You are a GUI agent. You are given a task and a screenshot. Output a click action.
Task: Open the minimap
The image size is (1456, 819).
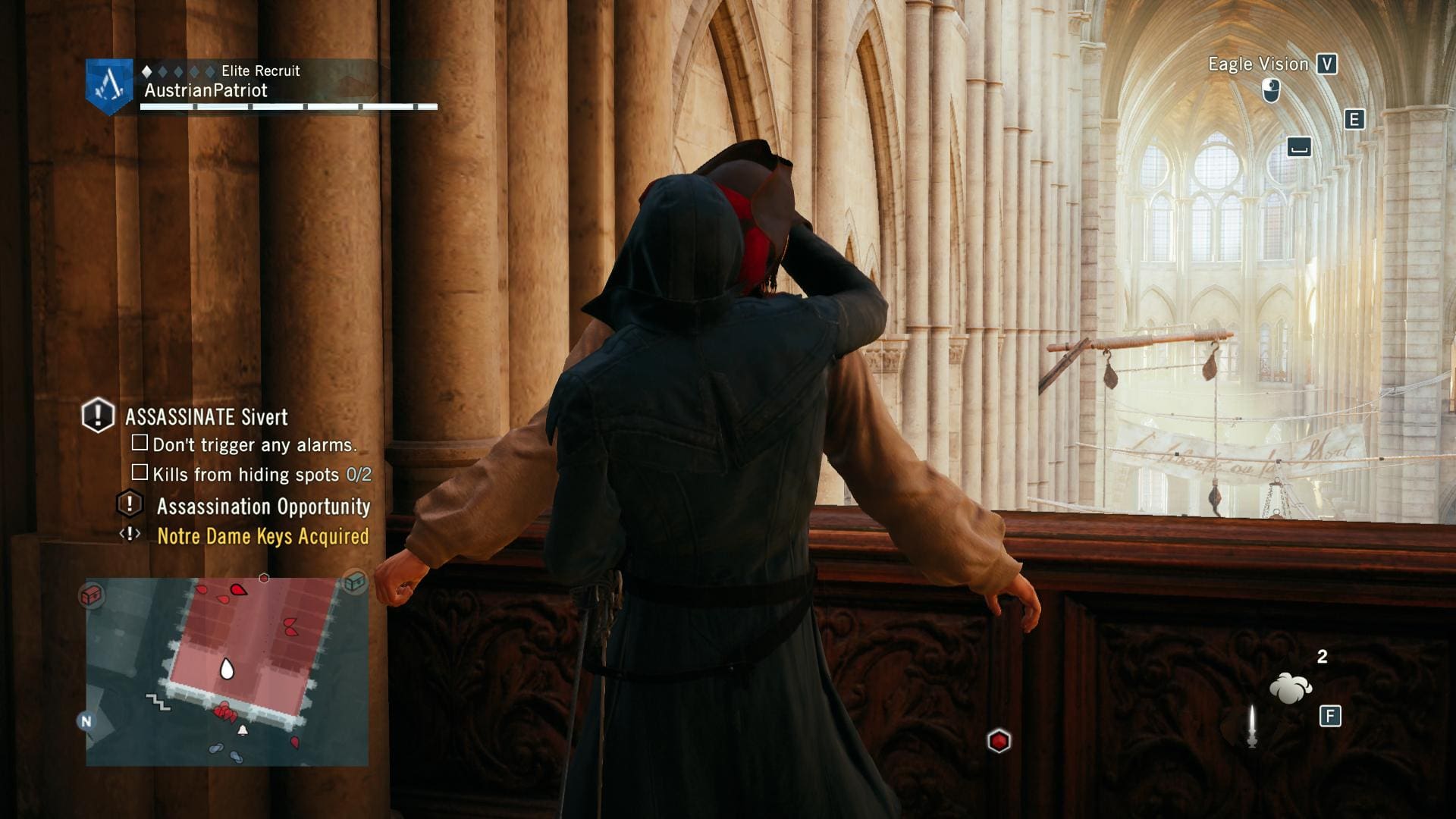click(227, 671)
